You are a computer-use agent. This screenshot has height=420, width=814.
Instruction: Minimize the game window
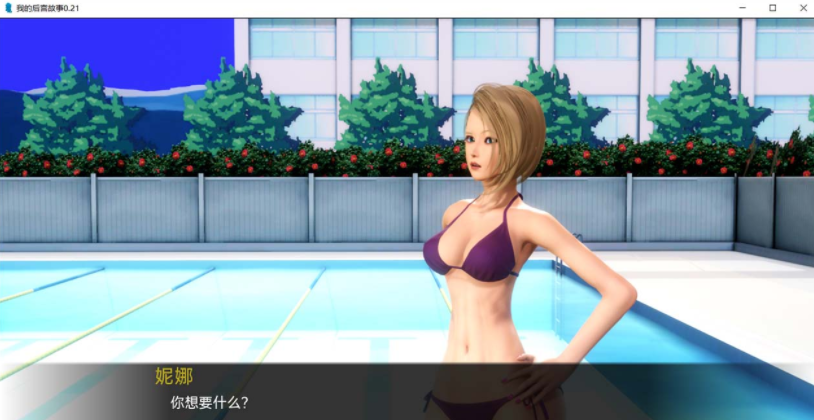(x=743, y=8)
